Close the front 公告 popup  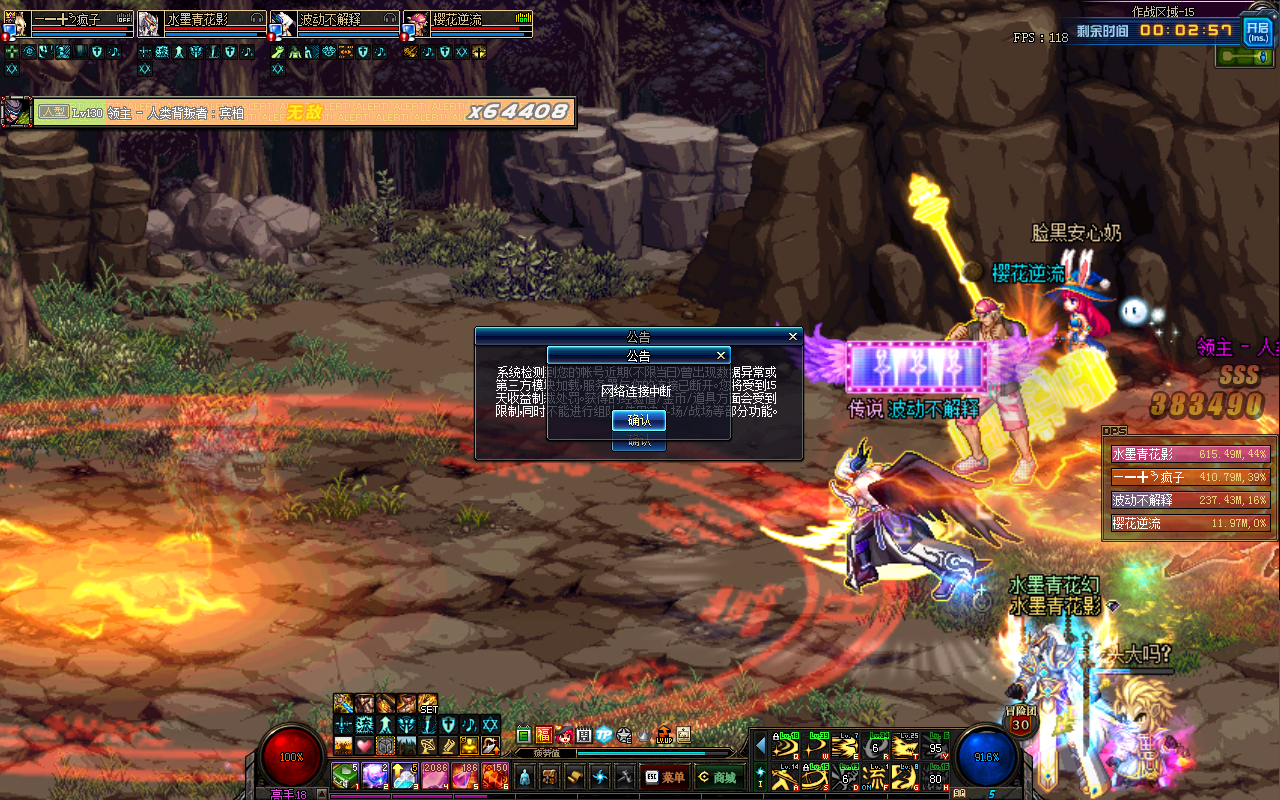(x=721, y=355)
